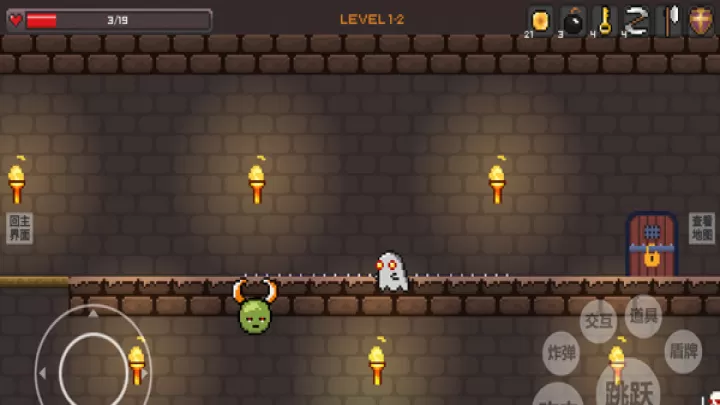Viewport: 720px width, 405px height.
Task: Return to main menu via 回主界面
Action: point(19,228)
